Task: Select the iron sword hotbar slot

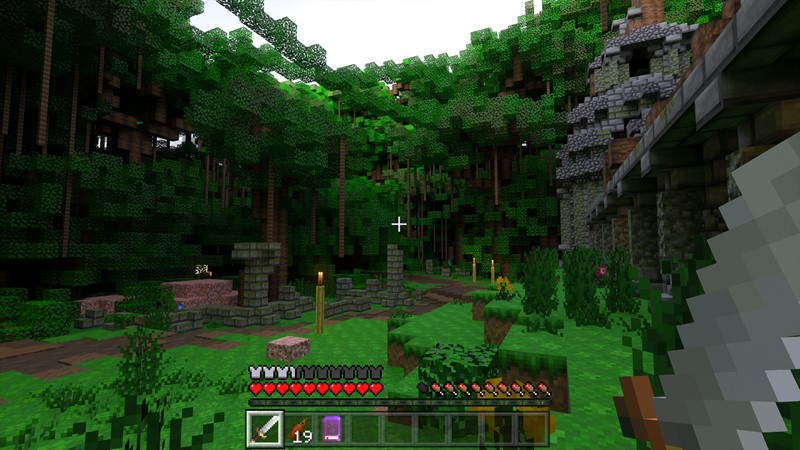Action: coord(264,428)
